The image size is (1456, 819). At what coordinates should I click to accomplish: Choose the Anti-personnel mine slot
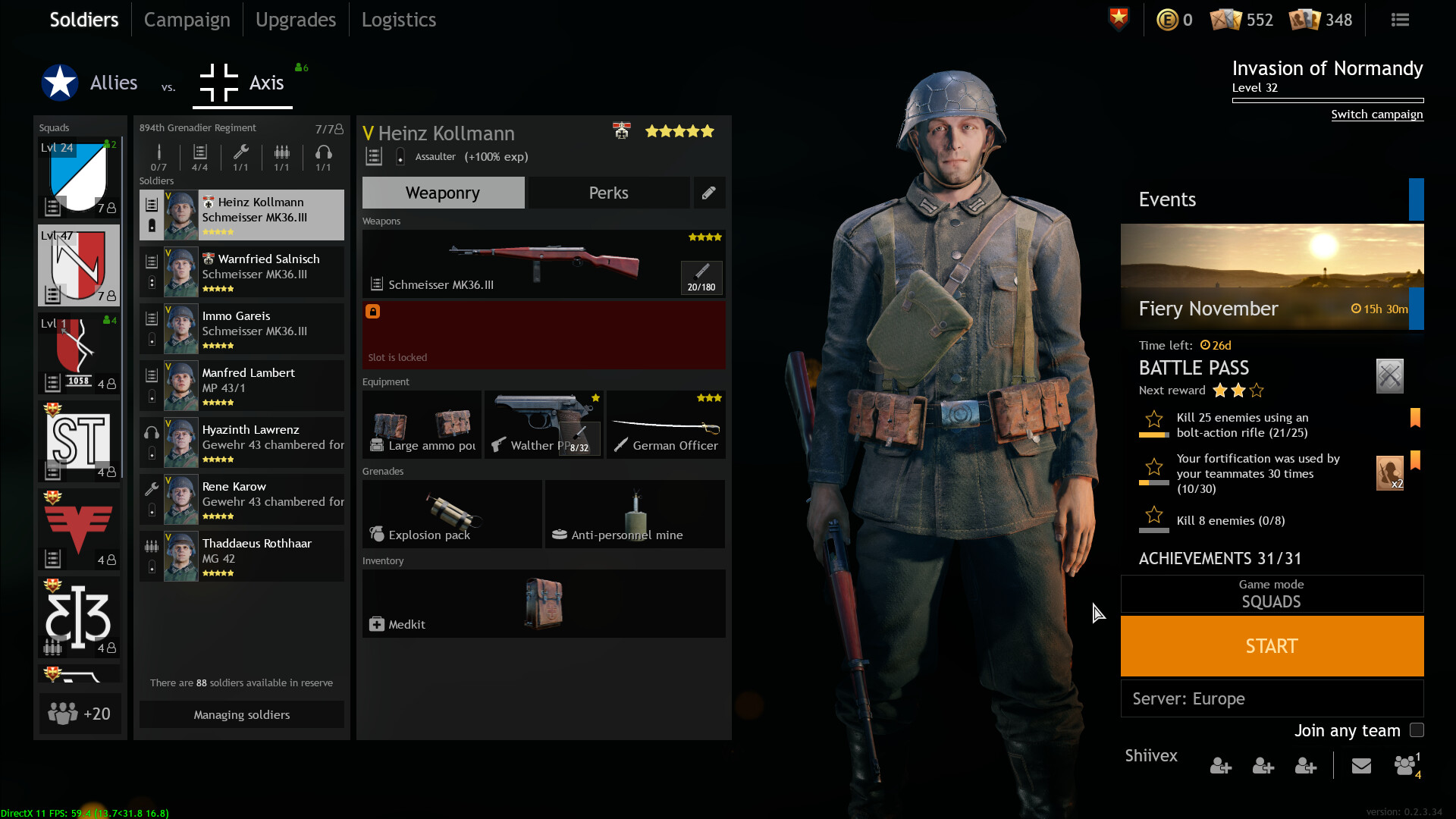635,514
